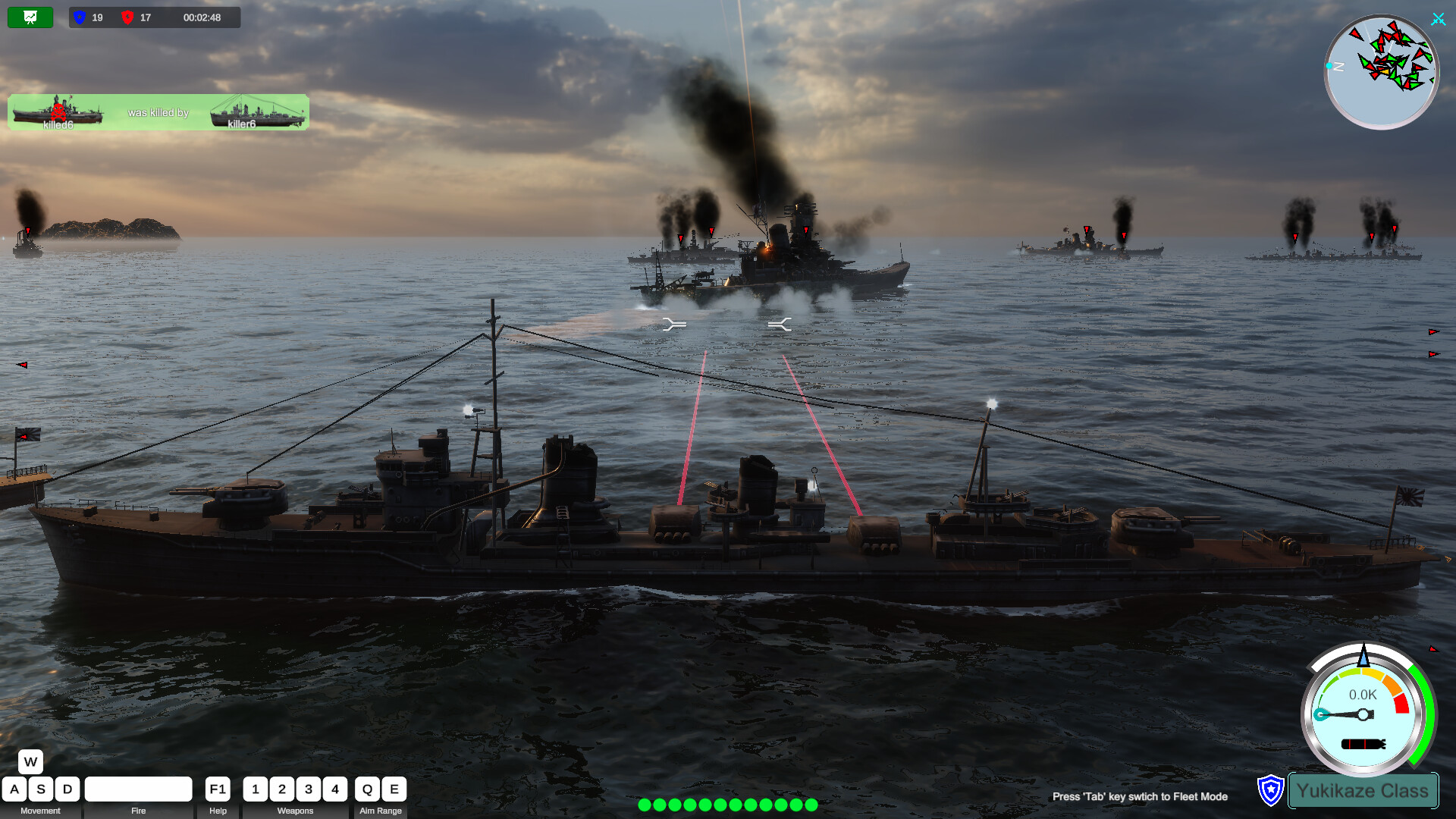
Task: Open the battle statistics panel via green chart icon
Action: coord(29,17)
